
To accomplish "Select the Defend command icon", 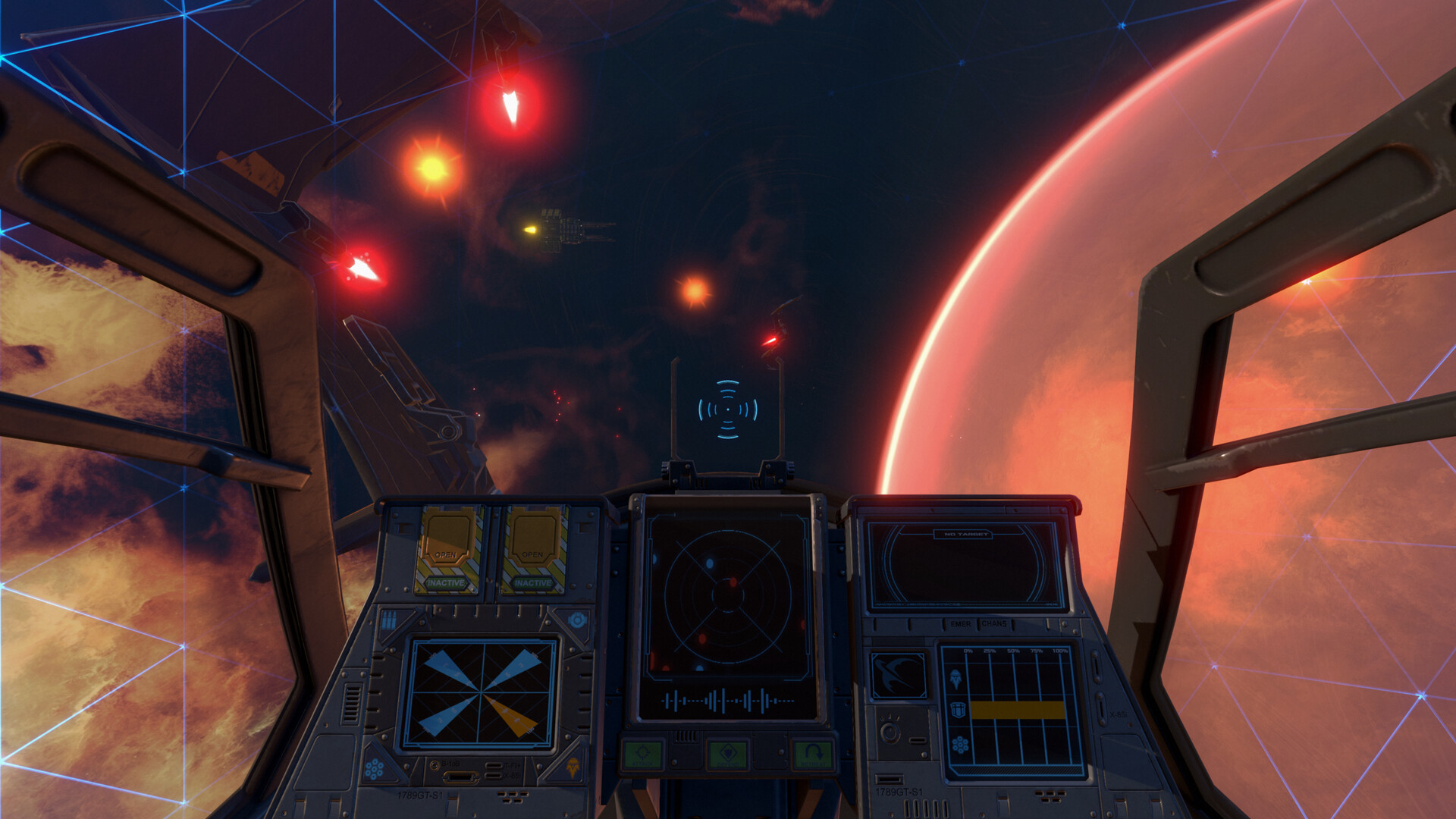I will 729,753.
